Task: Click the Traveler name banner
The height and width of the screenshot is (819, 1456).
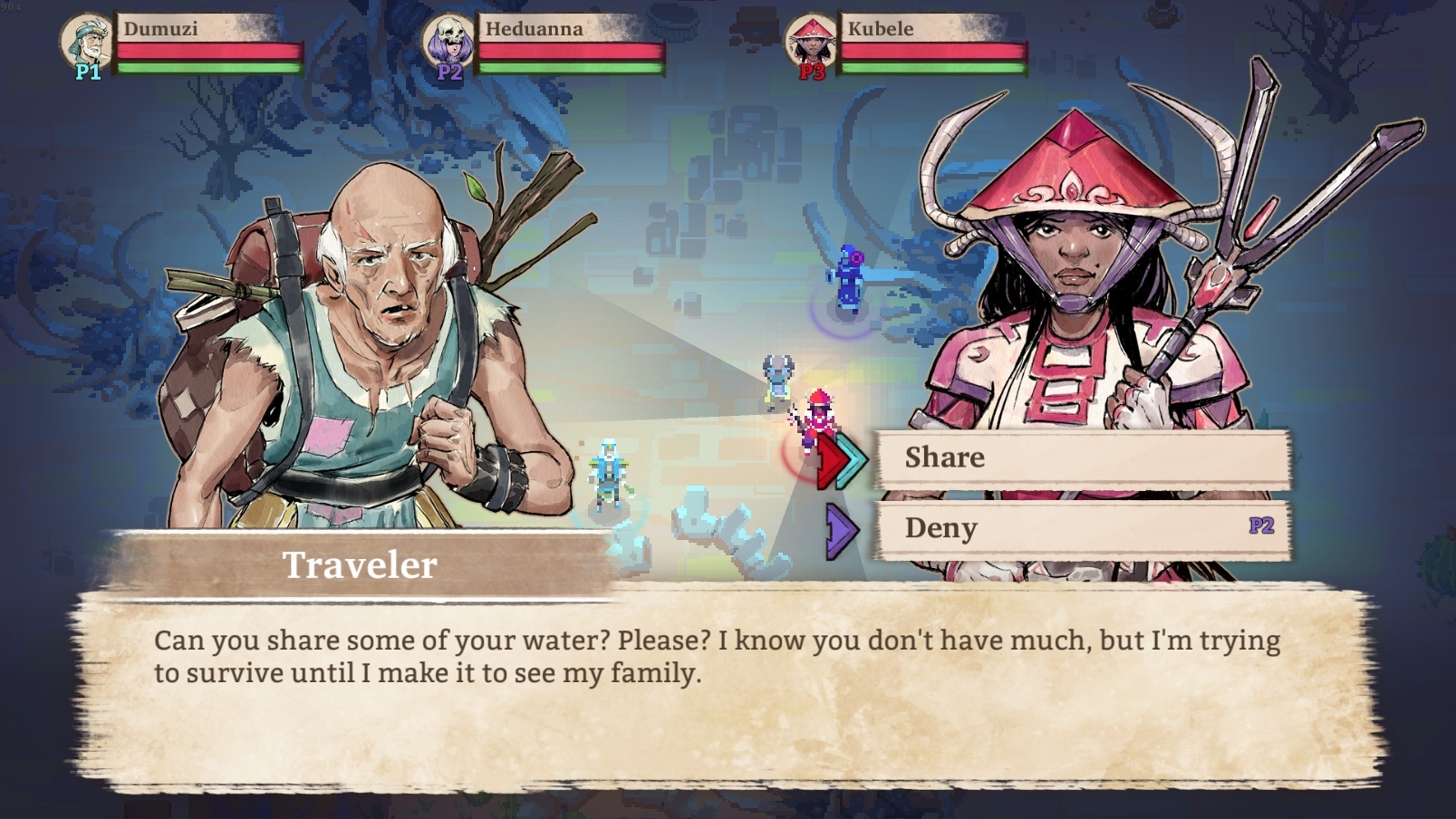Action: 360,566
